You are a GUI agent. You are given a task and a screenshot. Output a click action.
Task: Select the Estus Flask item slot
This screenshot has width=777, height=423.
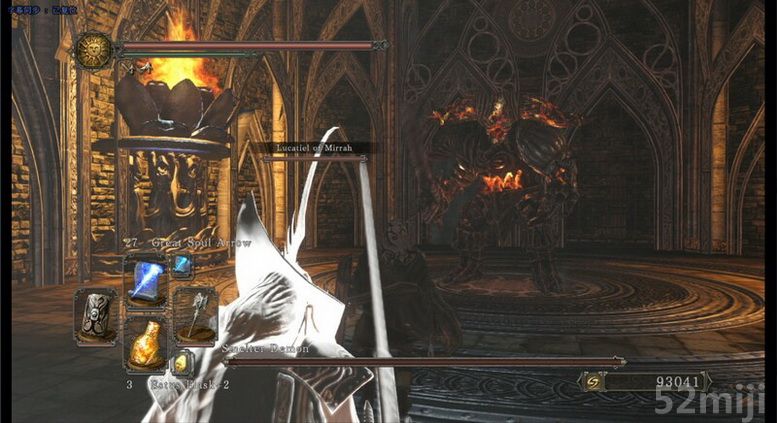point(146,345)
